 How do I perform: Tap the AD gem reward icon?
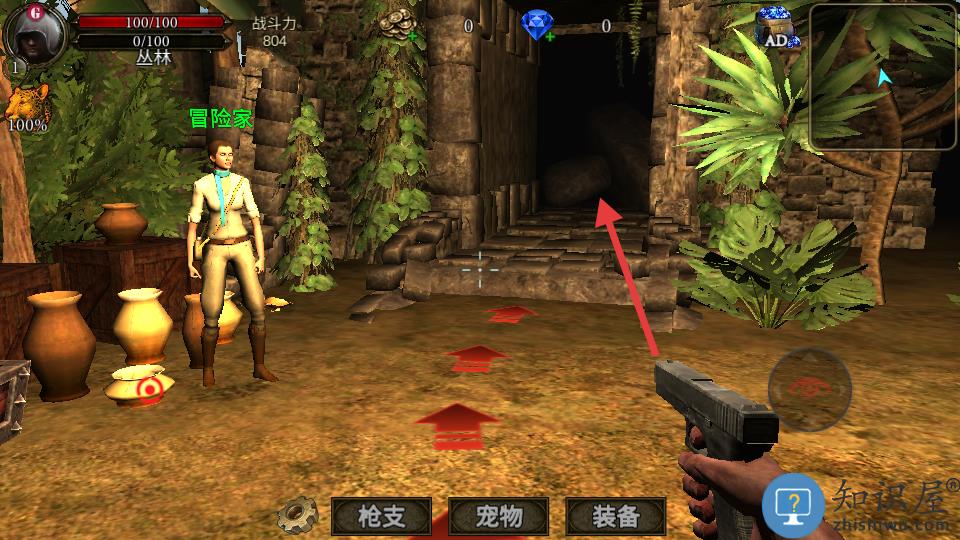point(780,29)
